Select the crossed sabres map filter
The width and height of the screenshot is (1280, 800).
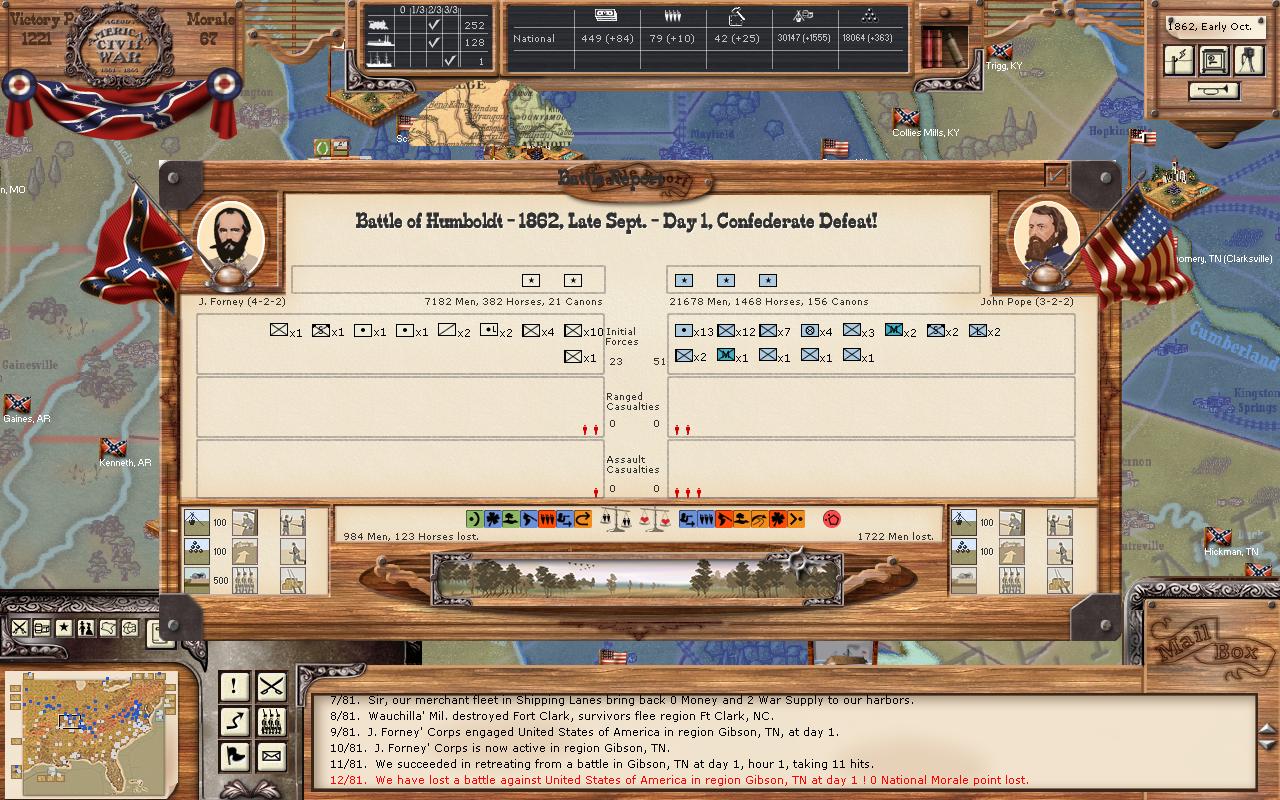(20, 628)
